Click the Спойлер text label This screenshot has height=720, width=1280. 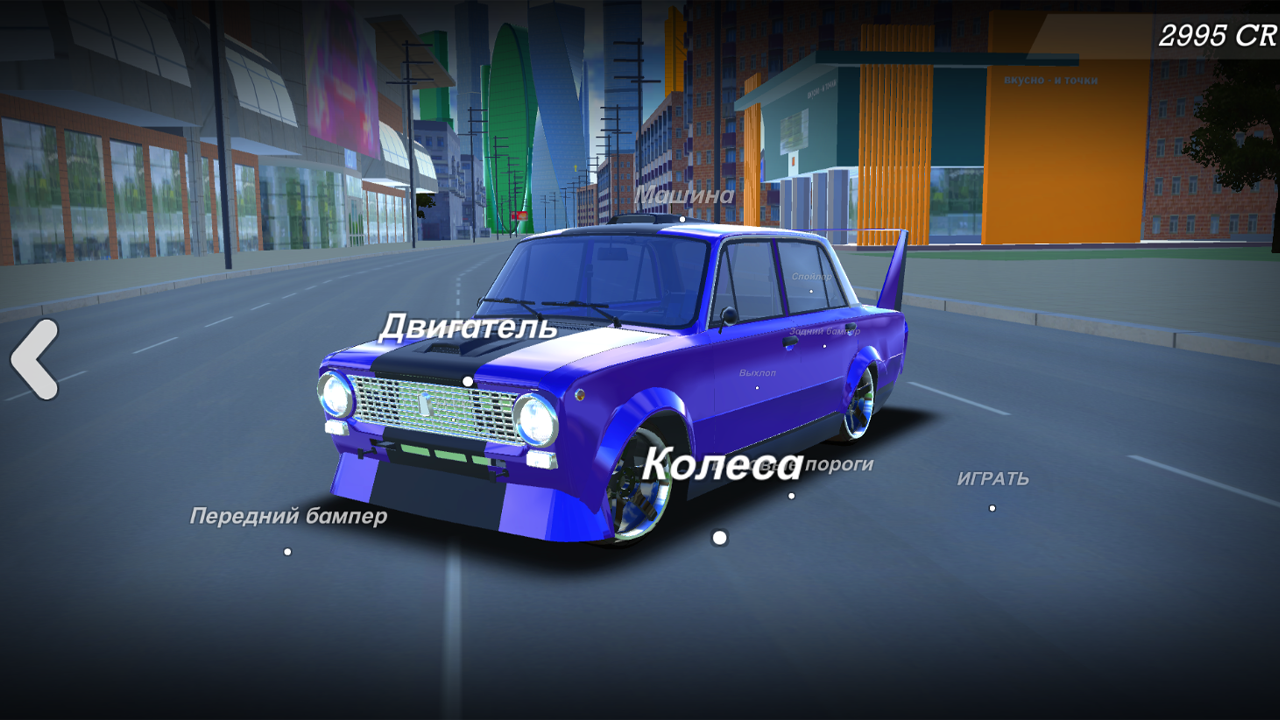point(812,276)
